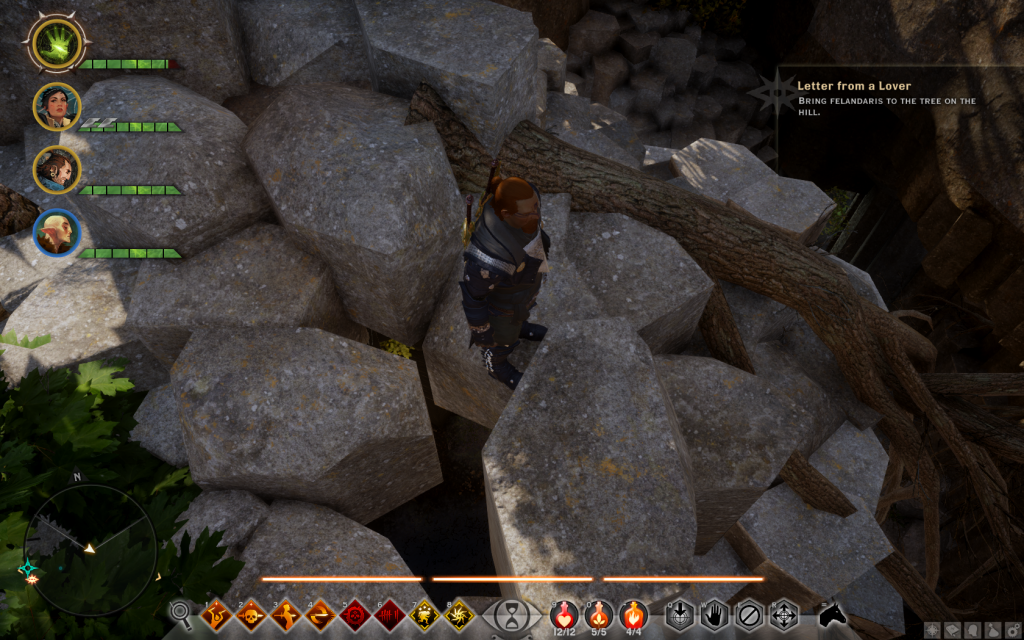Select the Inquisitor's green hand portrait

click(x=57, y=43)
